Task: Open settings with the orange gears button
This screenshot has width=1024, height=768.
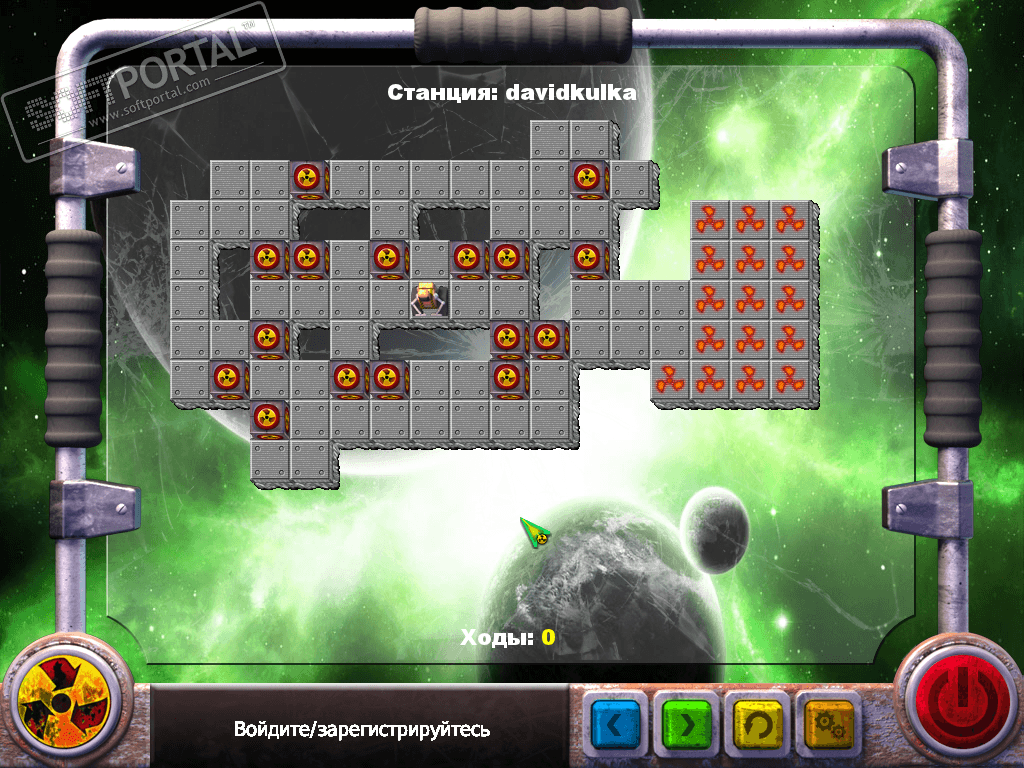Action: 829,723
